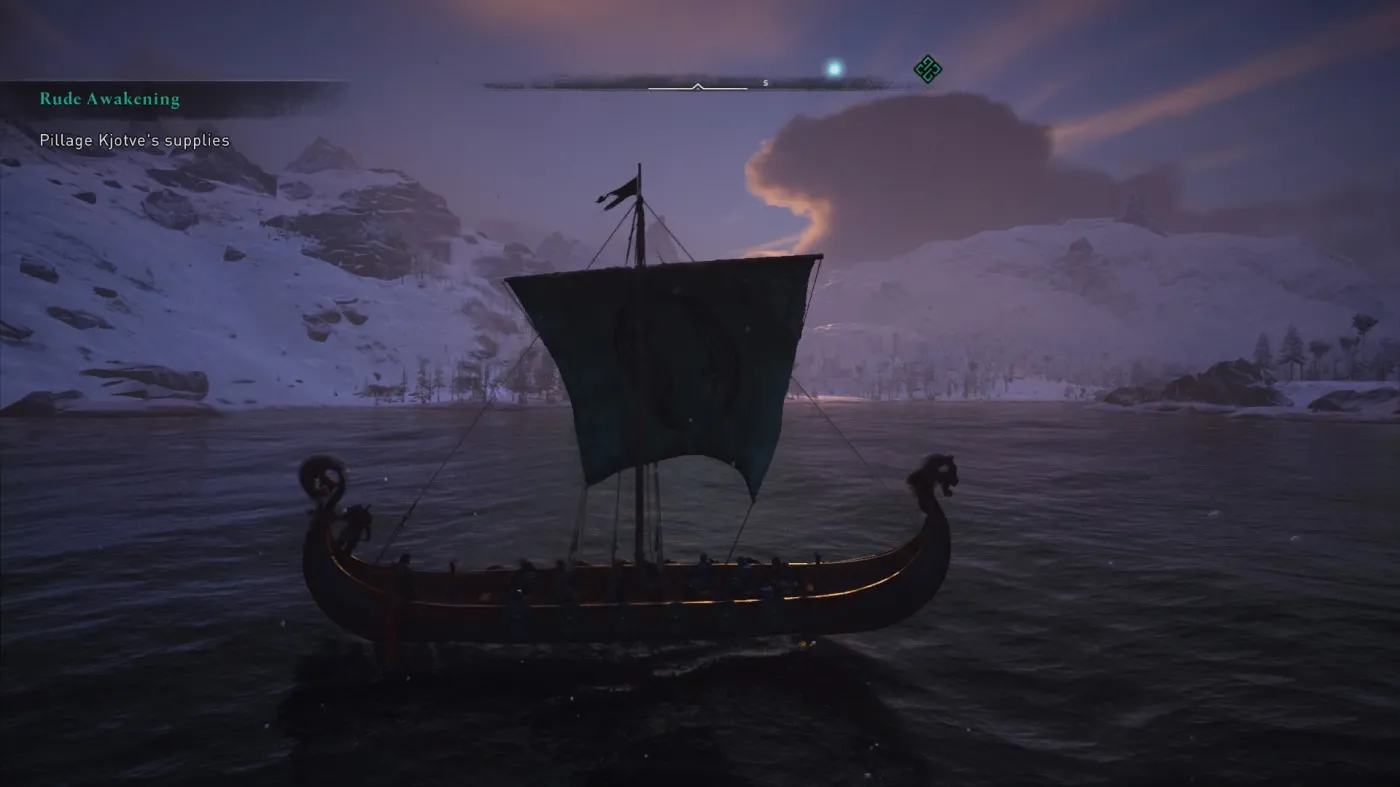Click the Rude Awakening quest title
1400x787 pixels.
point(108,98)
